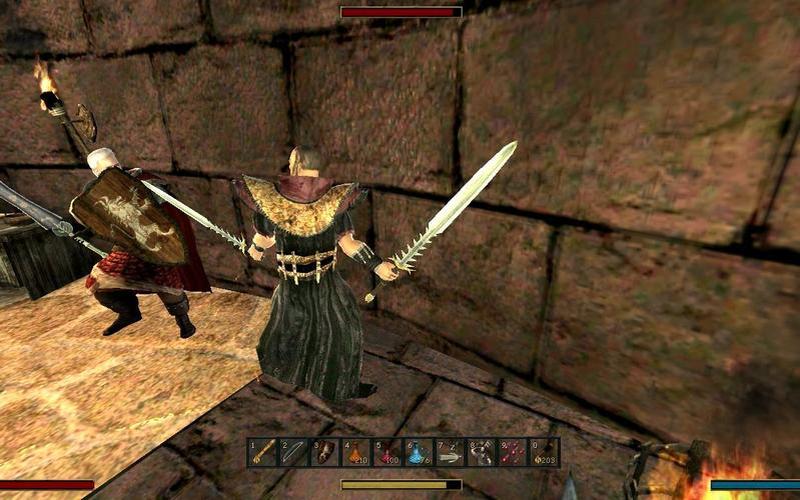Screen dimensions: 800x500
Task: Equip the bow in hotbar slot 2
Action: click(294, 452)
